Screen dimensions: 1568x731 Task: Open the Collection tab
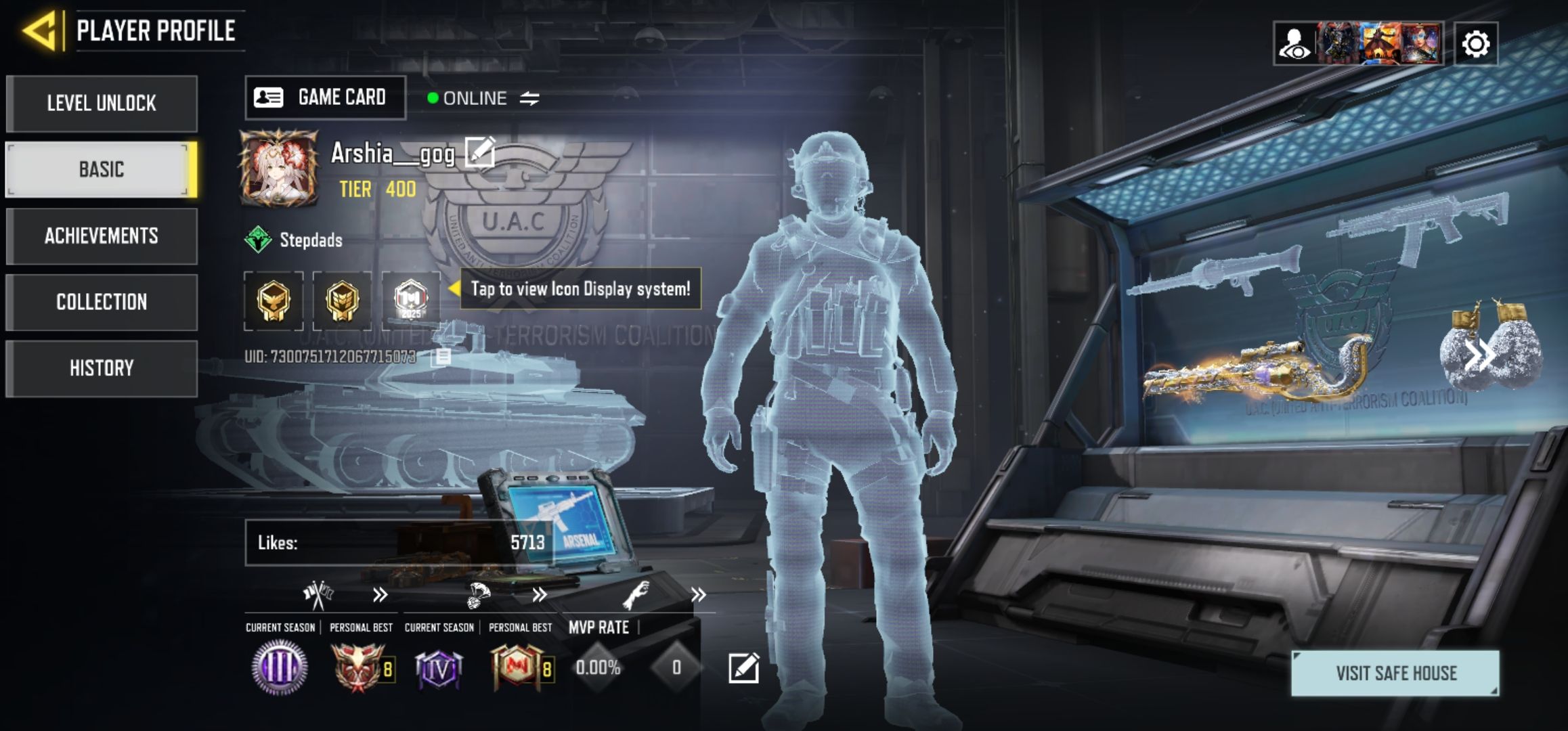point(102,302)
